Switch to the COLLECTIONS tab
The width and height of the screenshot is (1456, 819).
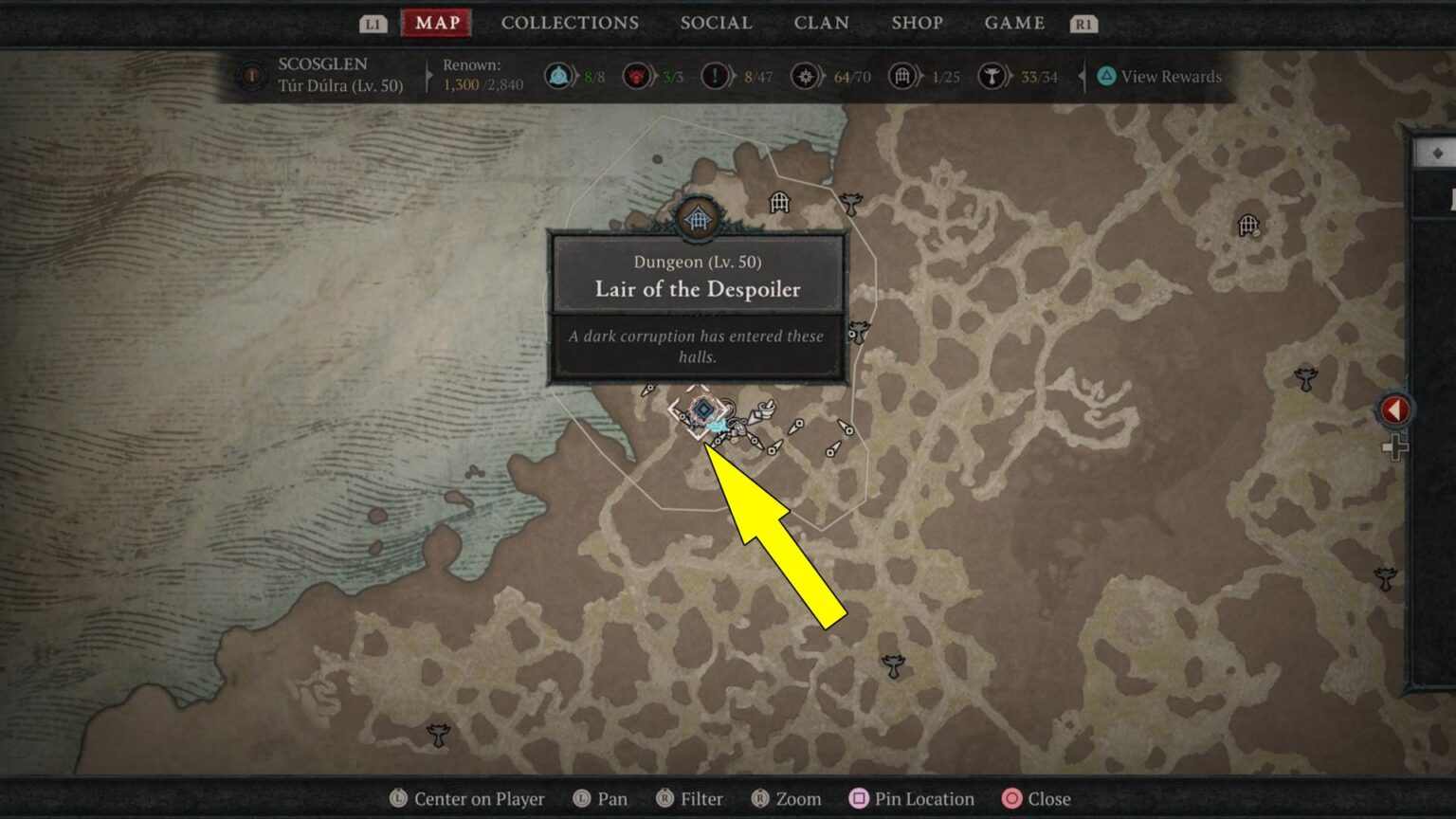click(570, 22)
